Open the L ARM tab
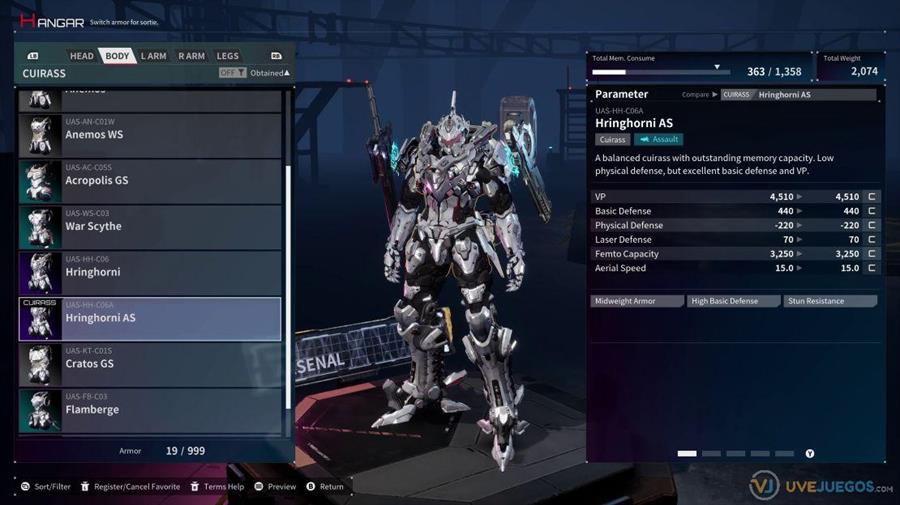Viewport: 900px width, 505px height. click(153, 56)
